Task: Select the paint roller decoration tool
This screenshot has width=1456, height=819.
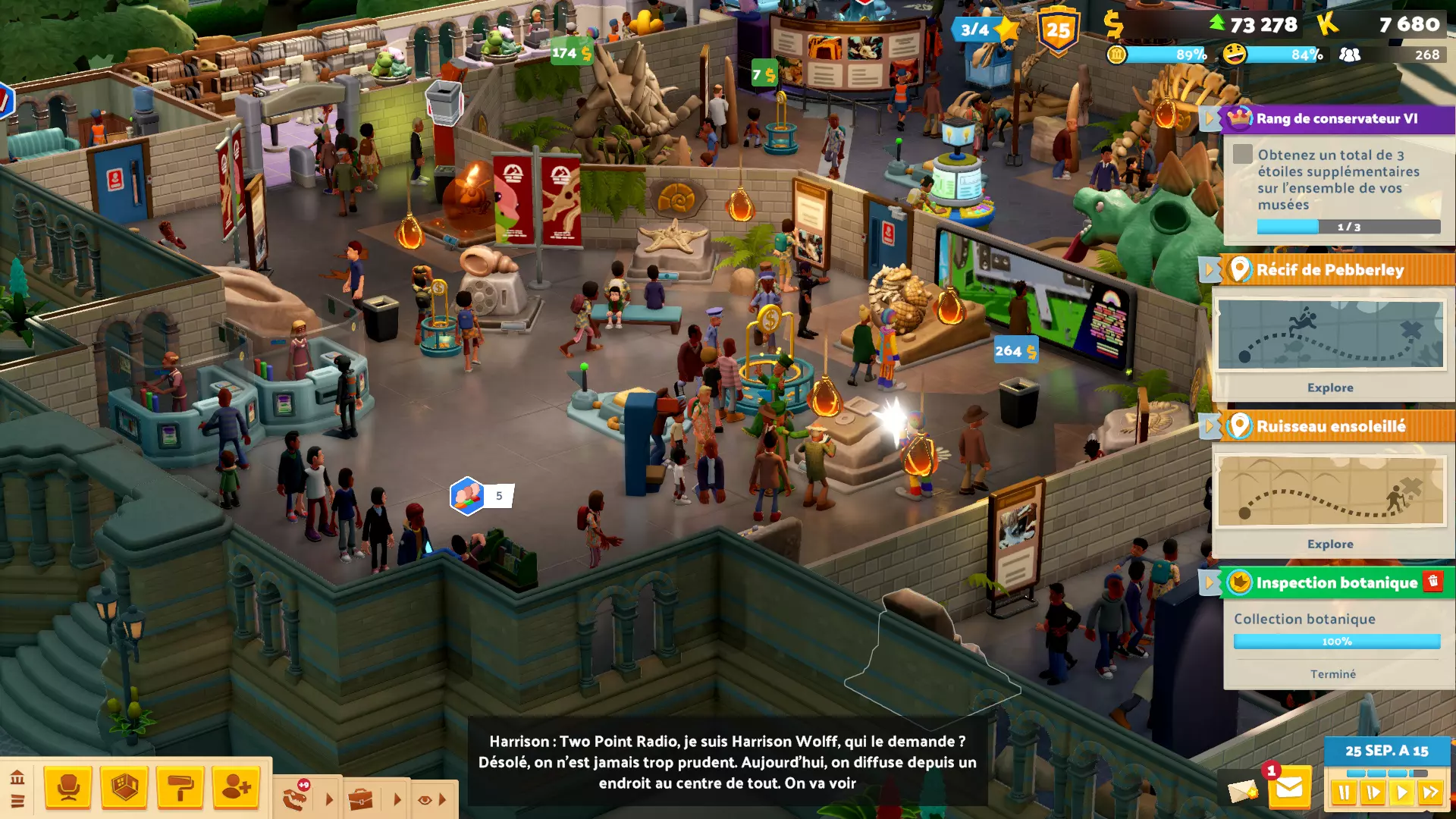Action: tap(180, 788)
